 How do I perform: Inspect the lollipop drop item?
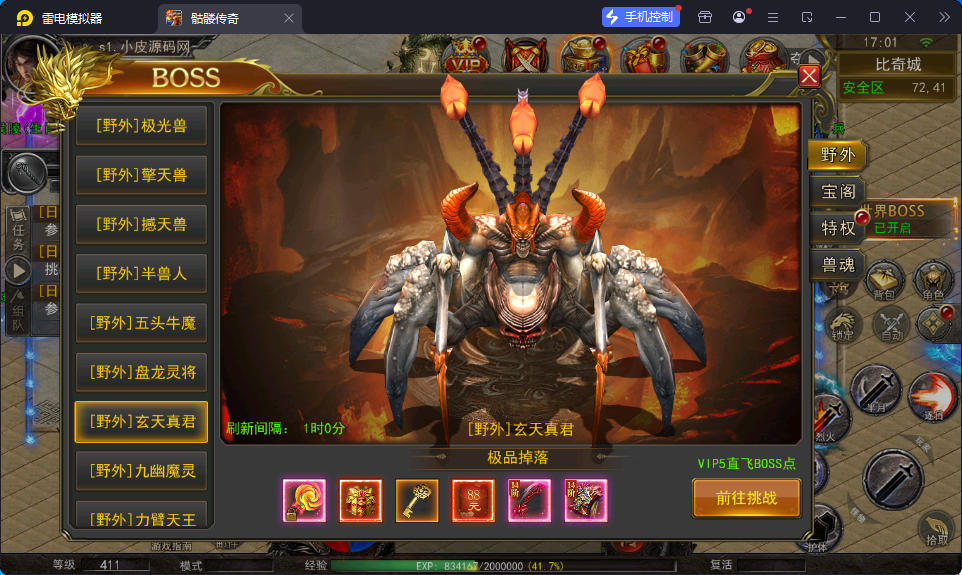pos(304,501)
